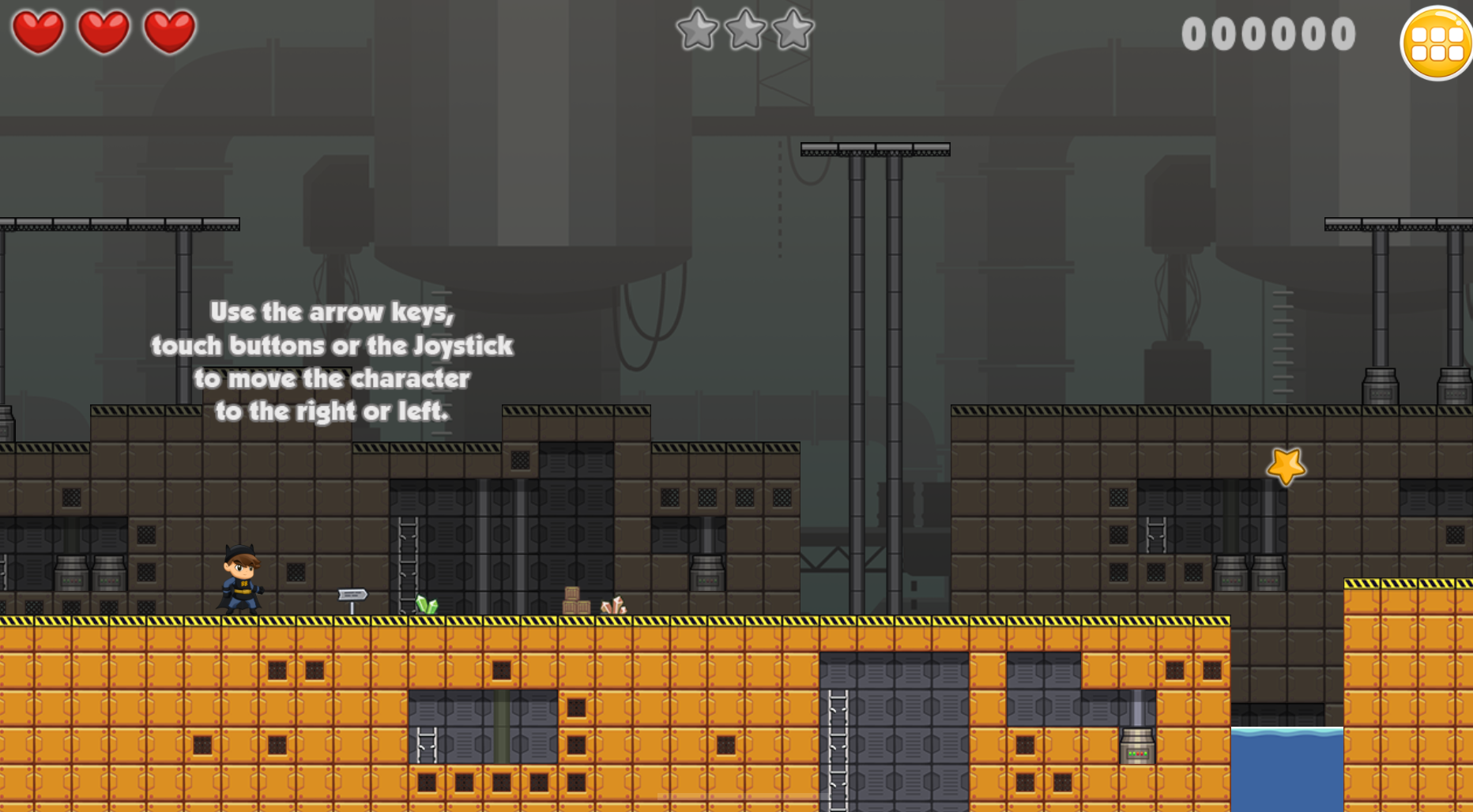Open the yellow grid menu button
Image resolution: width=1473 pixels, height=812 pixels.
click(x=1437, y=43)
